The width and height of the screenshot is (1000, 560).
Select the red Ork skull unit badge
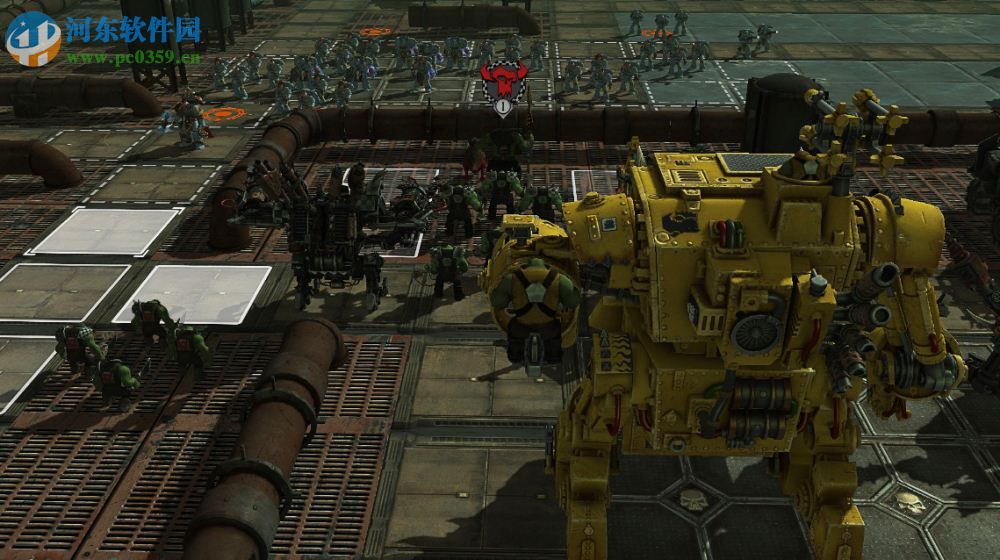[501, 80]
